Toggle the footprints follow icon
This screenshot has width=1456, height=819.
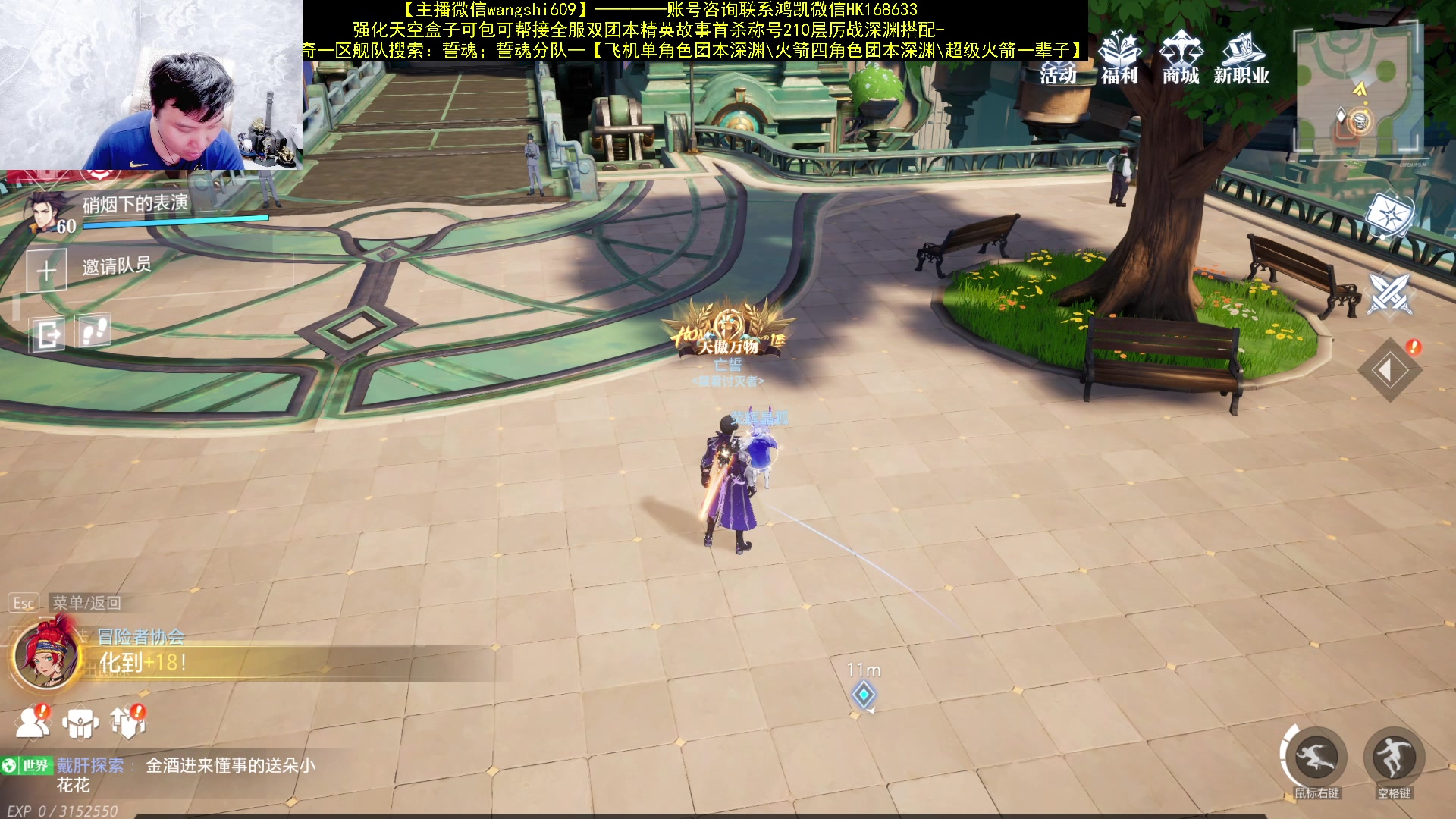click(x=95, y=331)
